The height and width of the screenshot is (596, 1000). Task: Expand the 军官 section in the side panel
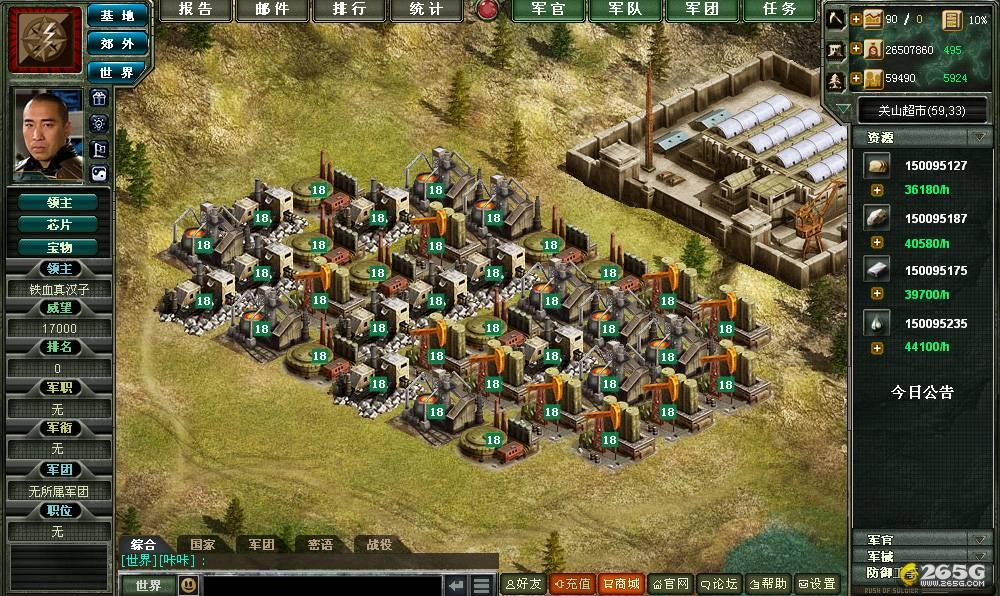[x=976, y=540]
